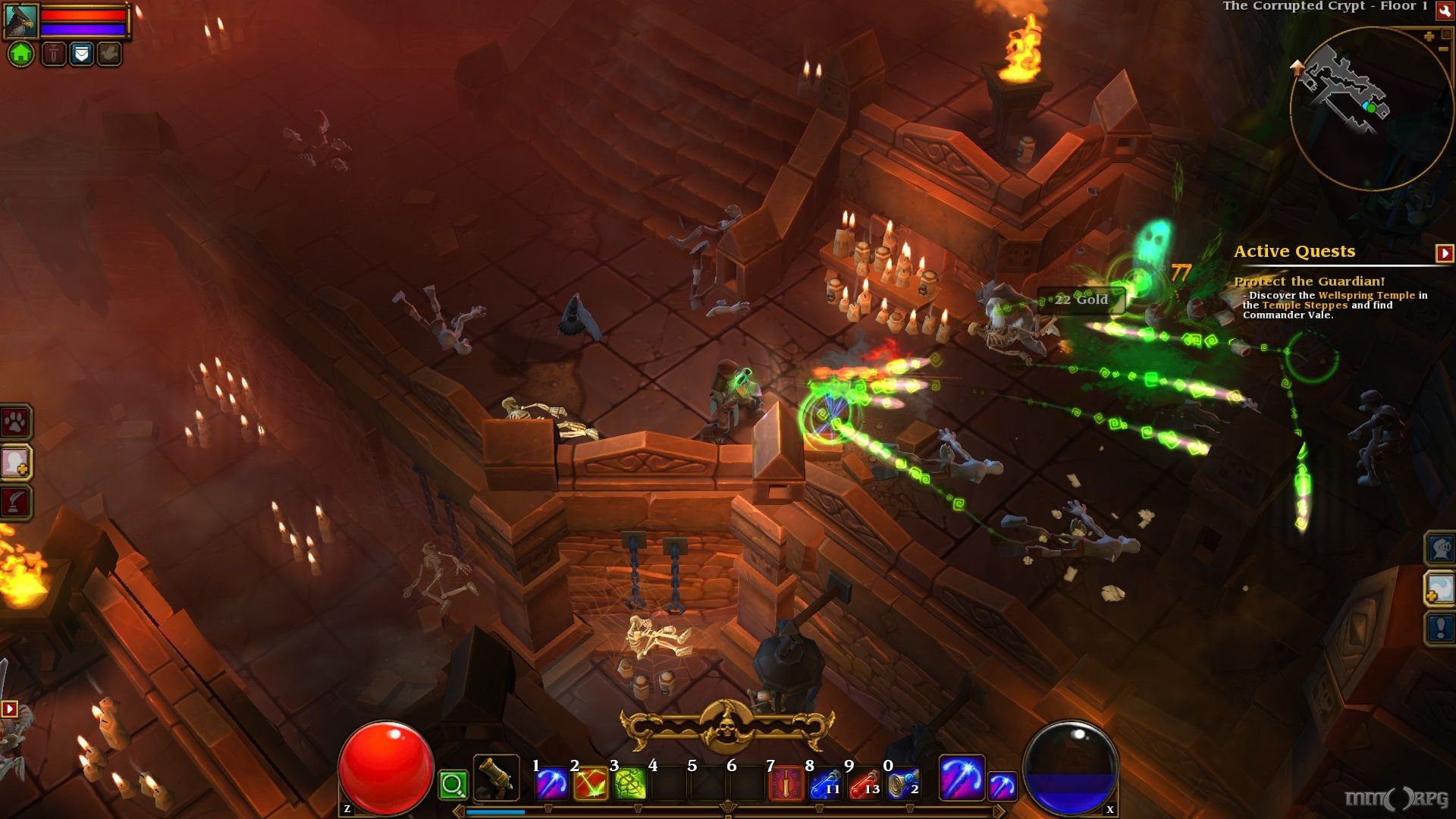Expand the Active Quests panel arrow
Viewport: 1456px width, 819px height.
(1445, 251)
